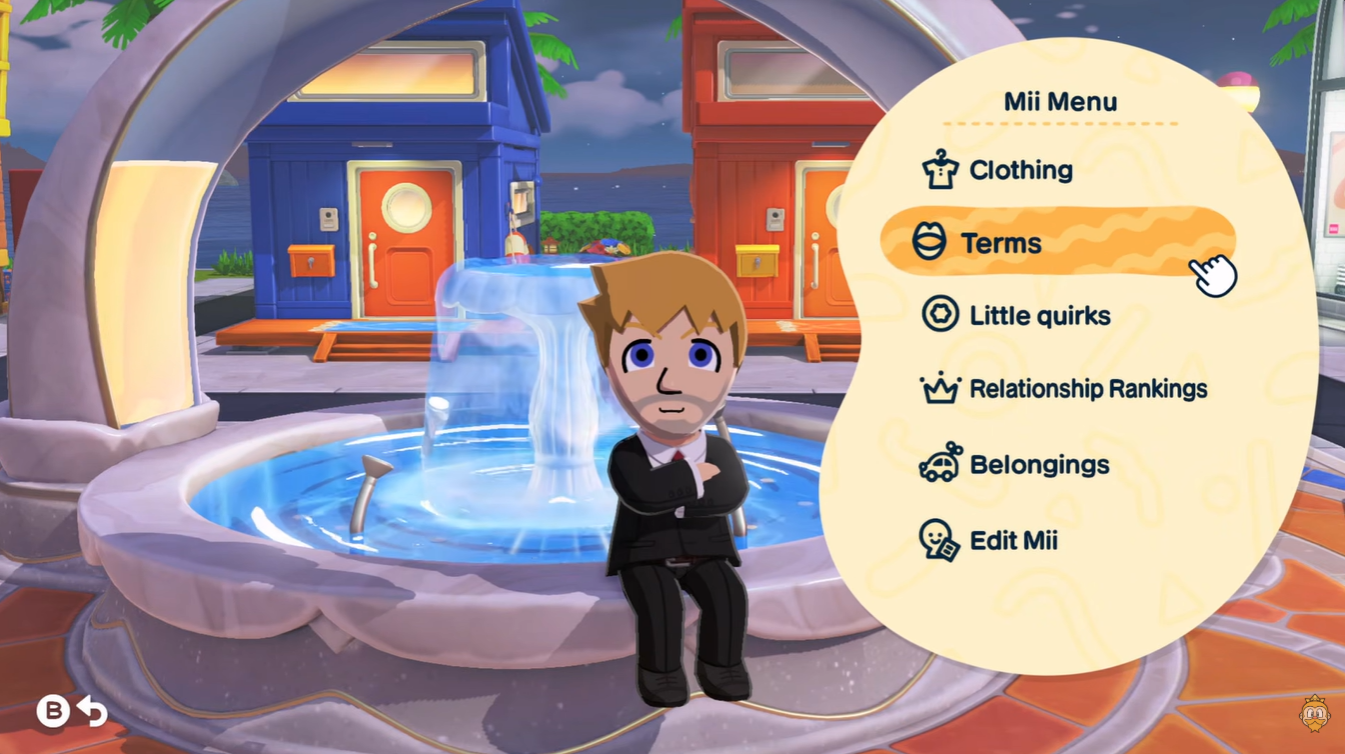
Task: Select the highlighted Terms option
Action: [1000, 243]
